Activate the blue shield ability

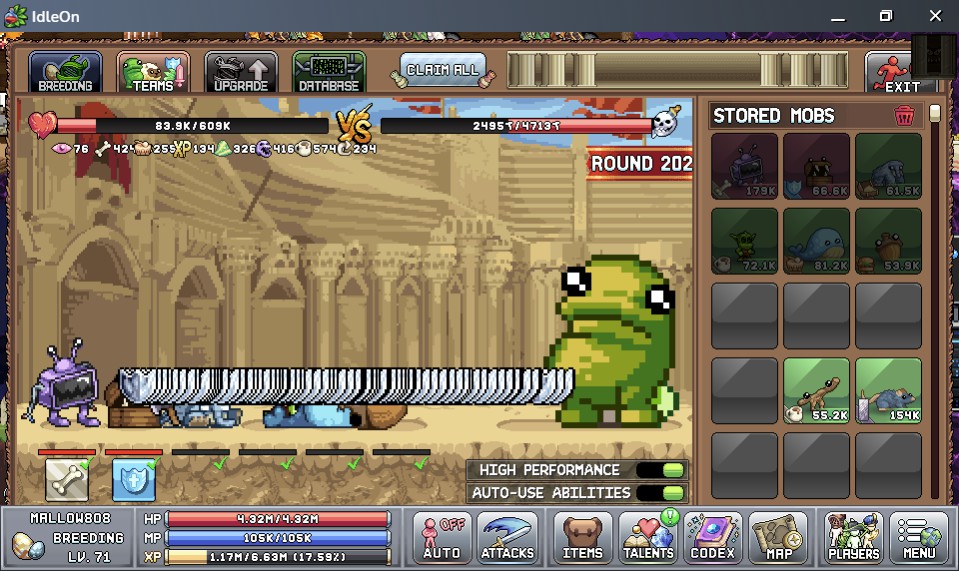point(133,480)
